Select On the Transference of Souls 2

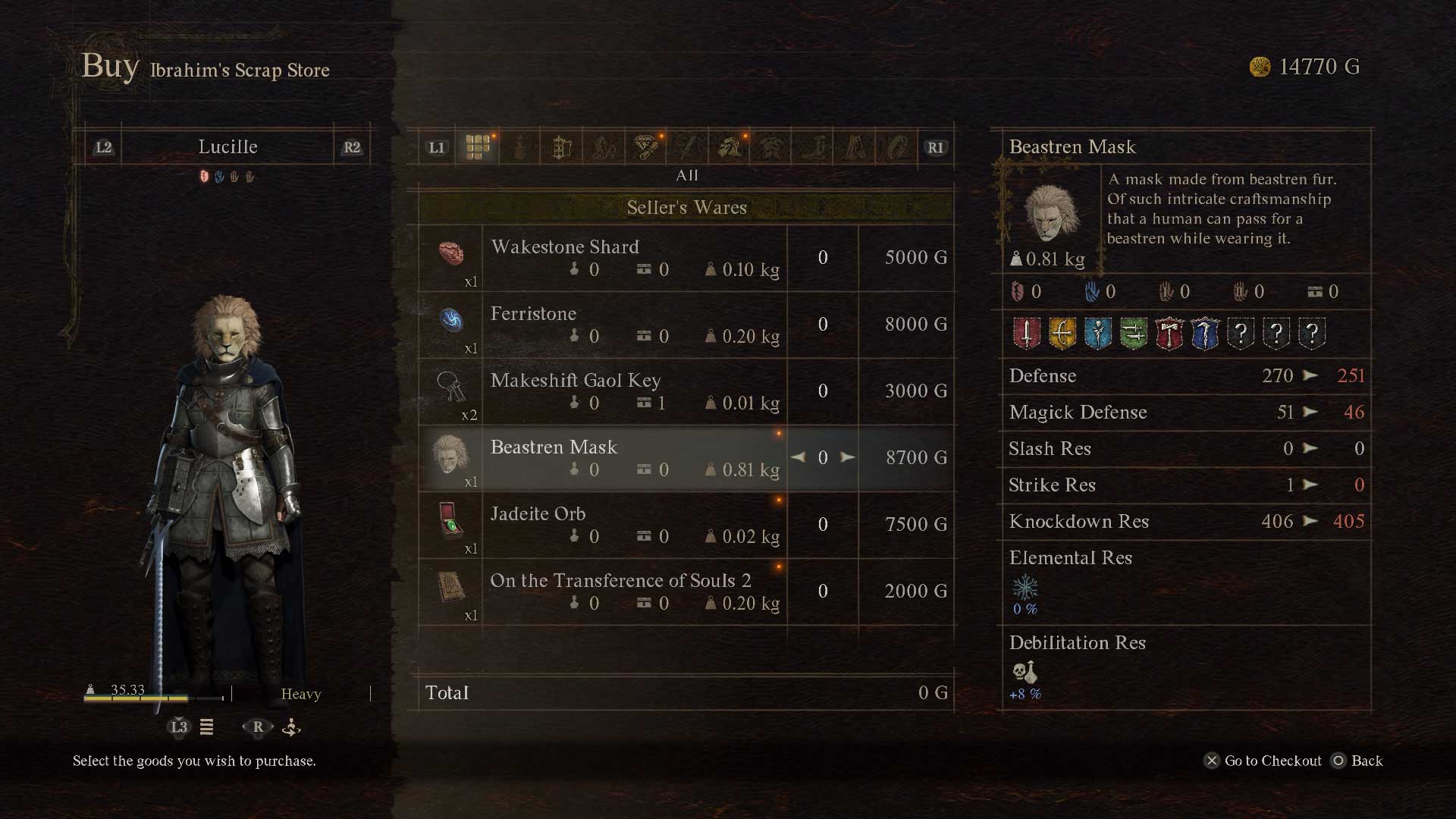[637, 591]
